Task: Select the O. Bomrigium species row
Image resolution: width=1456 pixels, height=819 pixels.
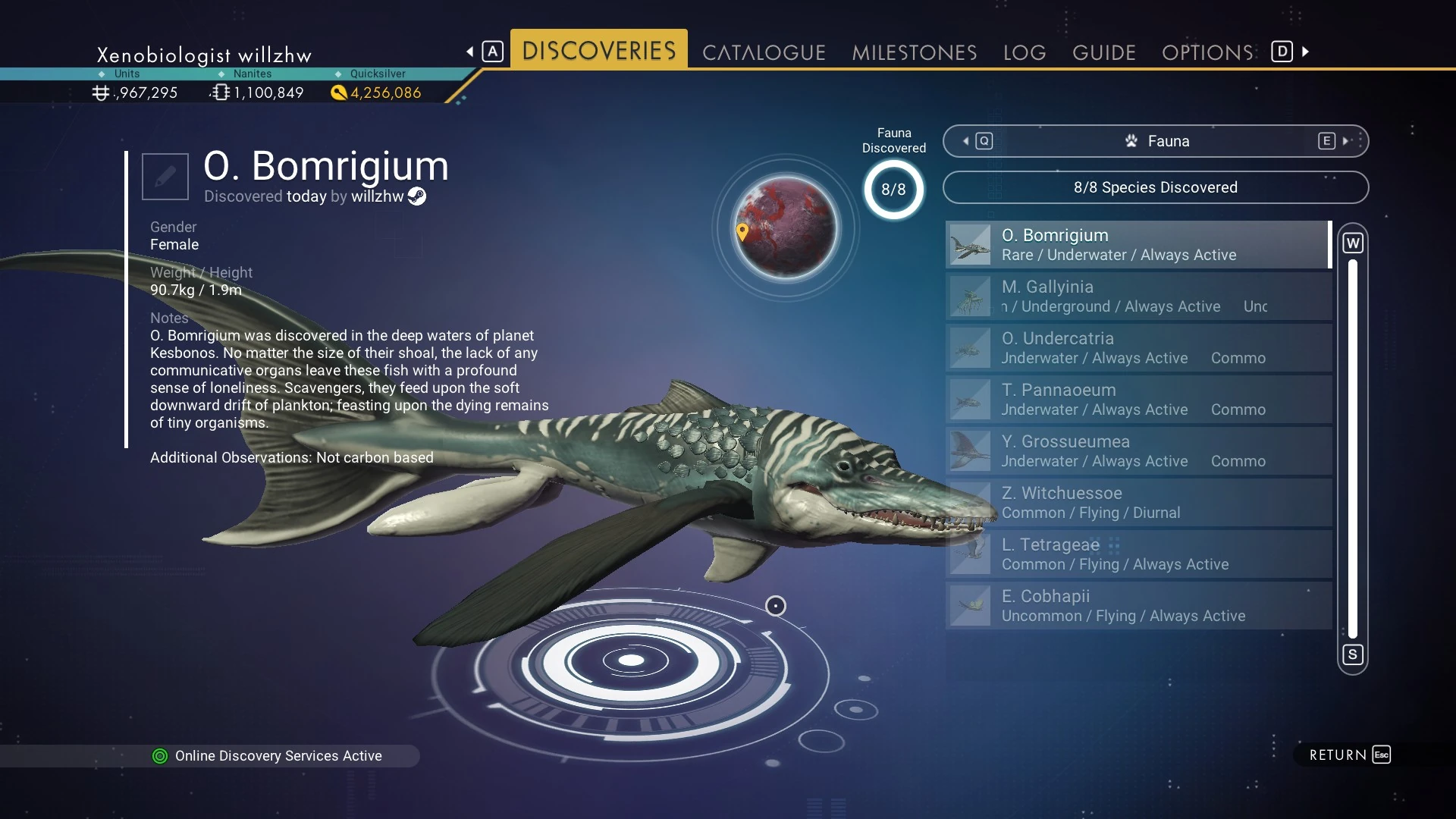Action: pyautogui.click(x=1137, y=245)
